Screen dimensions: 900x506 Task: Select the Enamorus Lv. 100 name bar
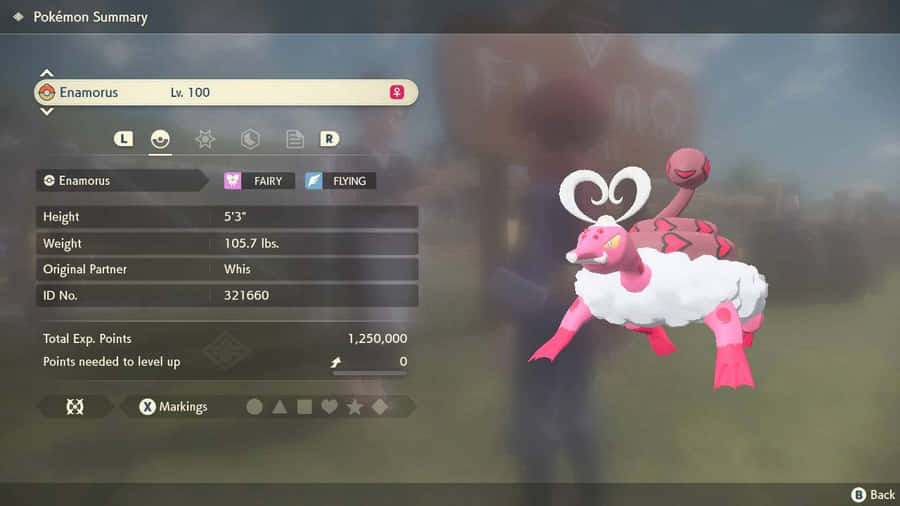click(225, 92)
